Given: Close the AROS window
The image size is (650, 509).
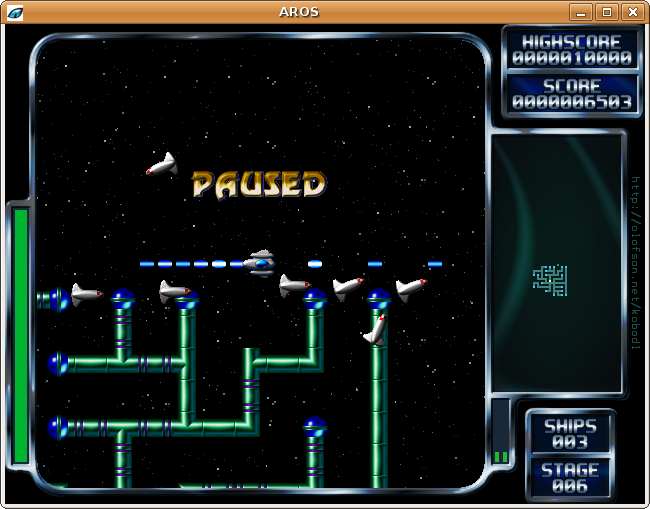Looking at the screenshot, I should coord(632,12).
